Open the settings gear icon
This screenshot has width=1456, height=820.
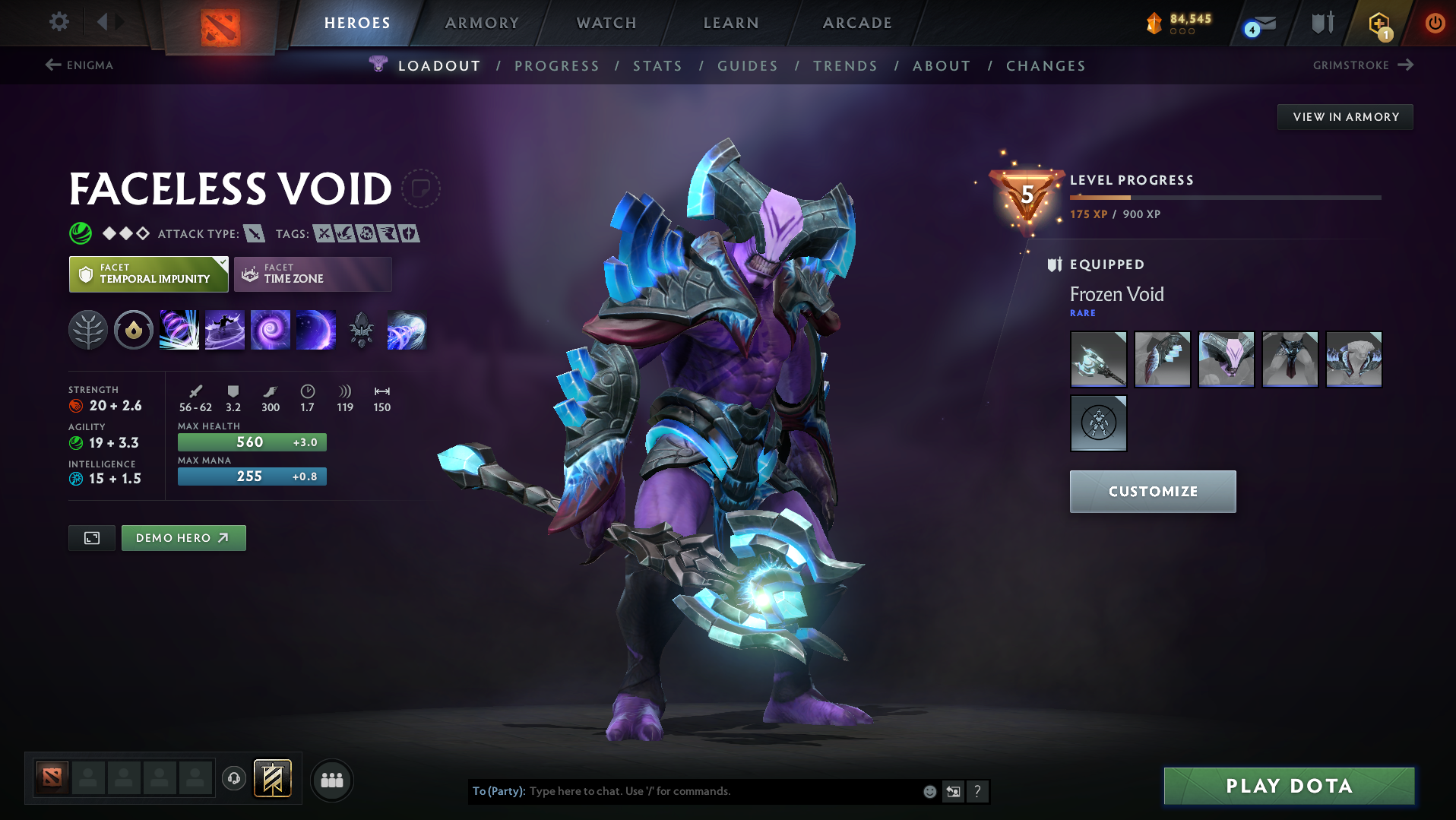pos(59,23)
